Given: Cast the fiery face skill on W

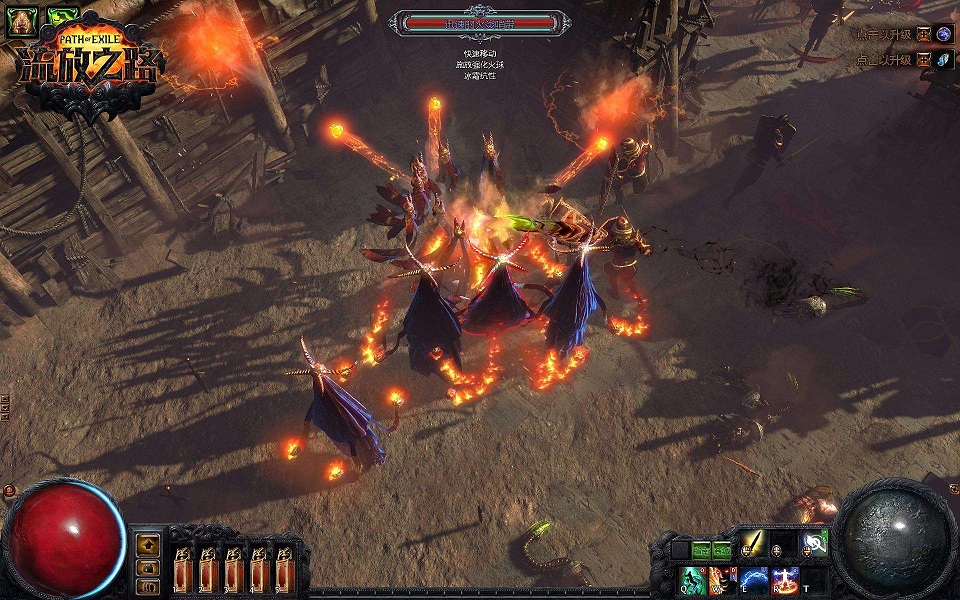Looking at the screenshot, I should 722,580.
